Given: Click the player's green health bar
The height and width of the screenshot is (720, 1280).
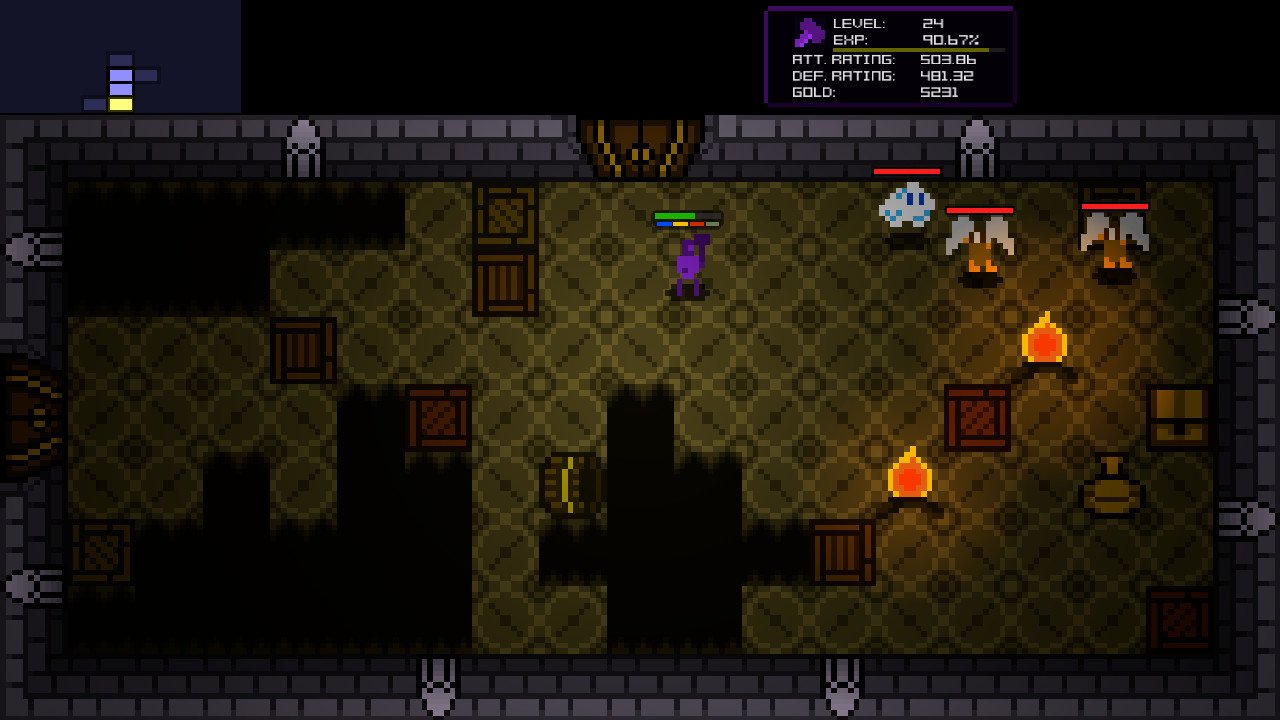Looking at the screenshot, I should tap(675, 215).
